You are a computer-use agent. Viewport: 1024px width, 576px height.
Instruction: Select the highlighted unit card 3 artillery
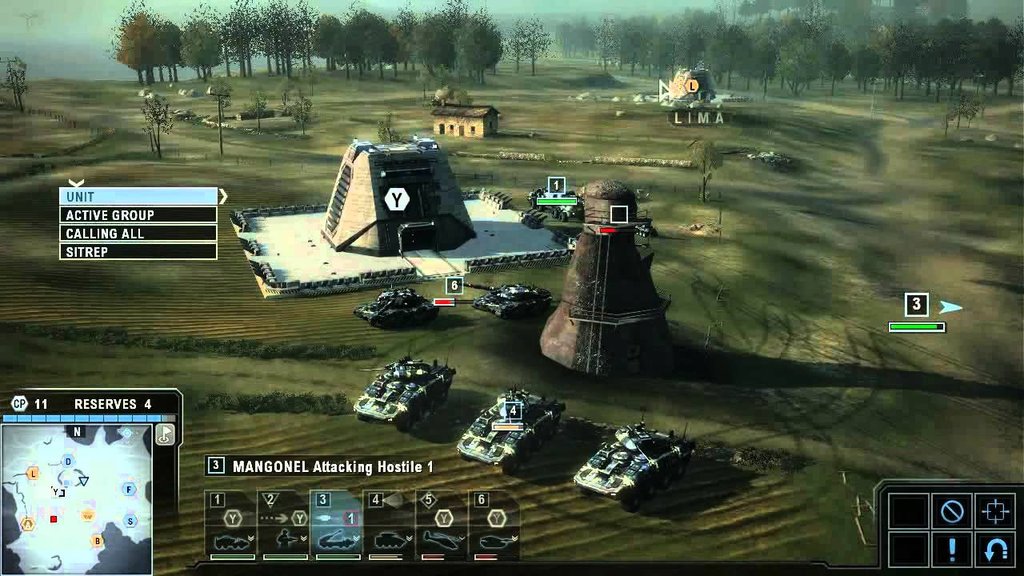337,525
